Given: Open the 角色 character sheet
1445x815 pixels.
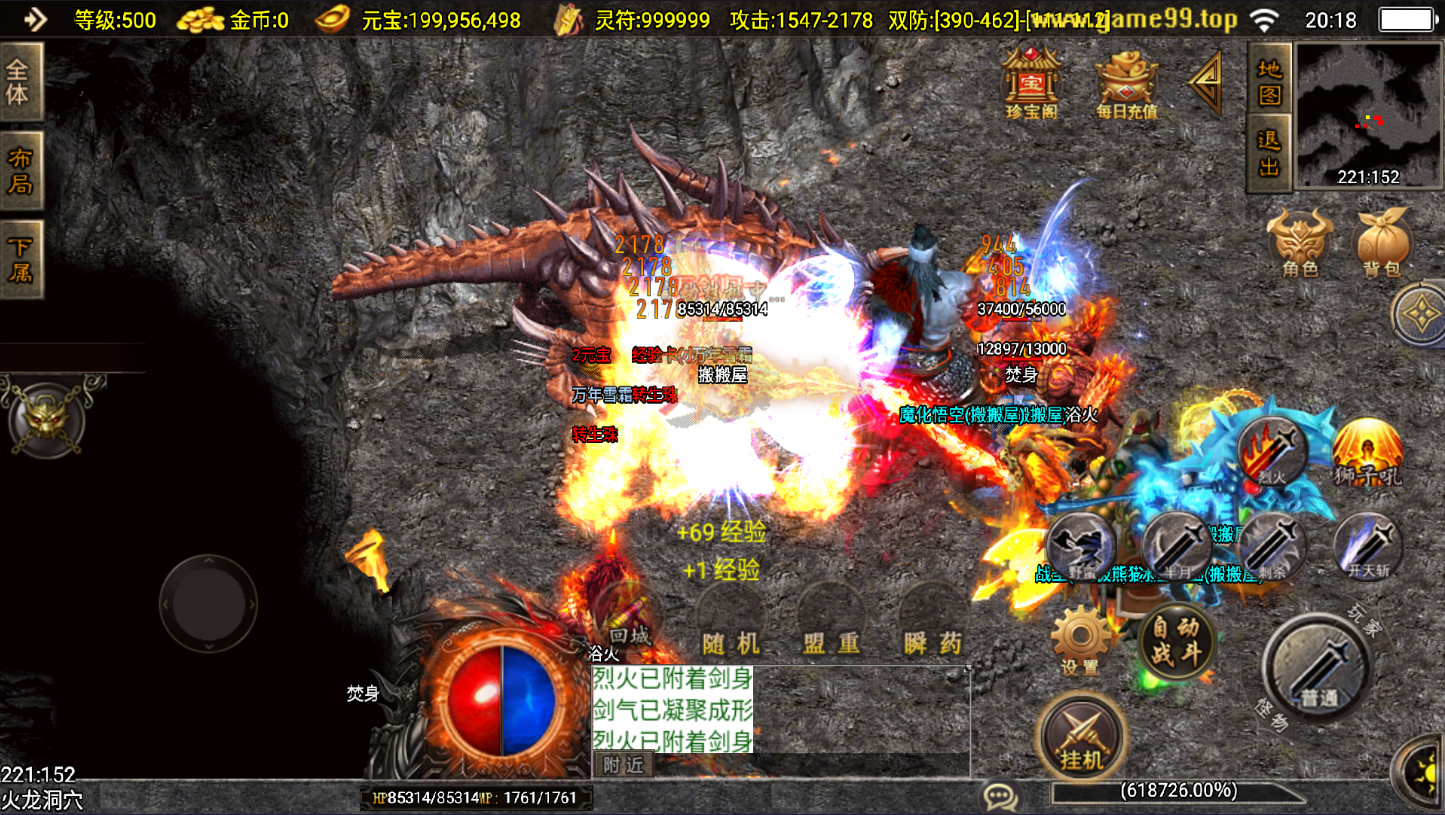Looking at the screenshot, I should [1299, 242].
